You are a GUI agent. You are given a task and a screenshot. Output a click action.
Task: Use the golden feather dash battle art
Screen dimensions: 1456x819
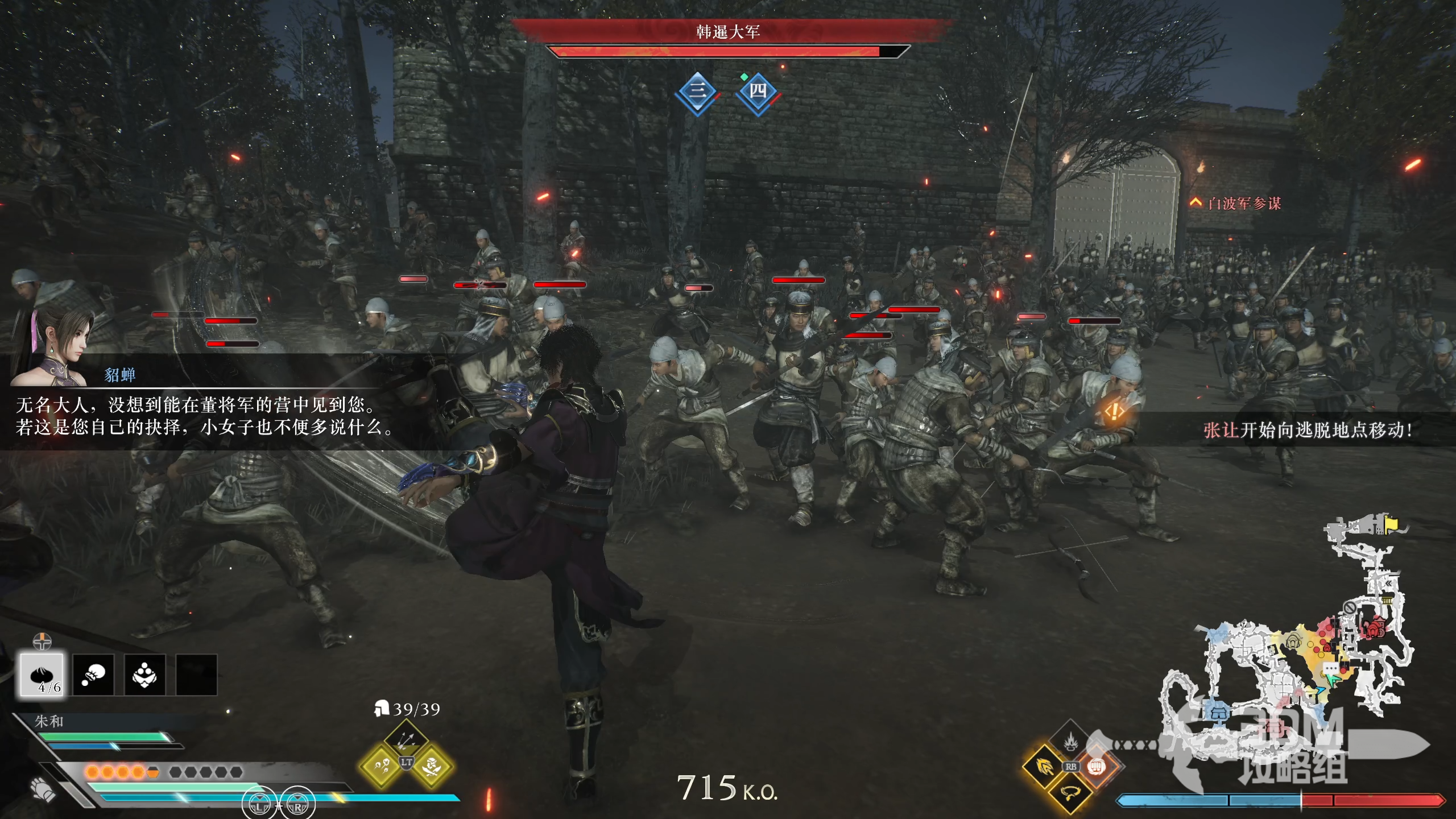(1044, 767)
